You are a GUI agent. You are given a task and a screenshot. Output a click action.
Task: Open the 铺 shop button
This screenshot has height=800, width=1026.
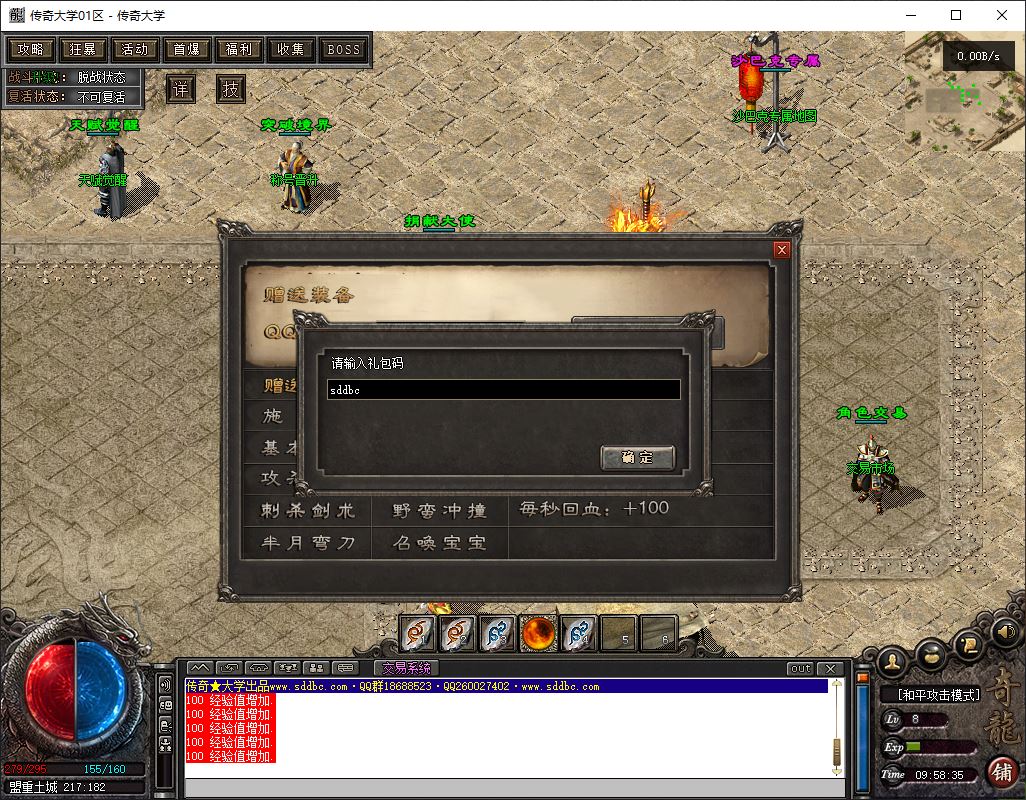point(1001,771)
